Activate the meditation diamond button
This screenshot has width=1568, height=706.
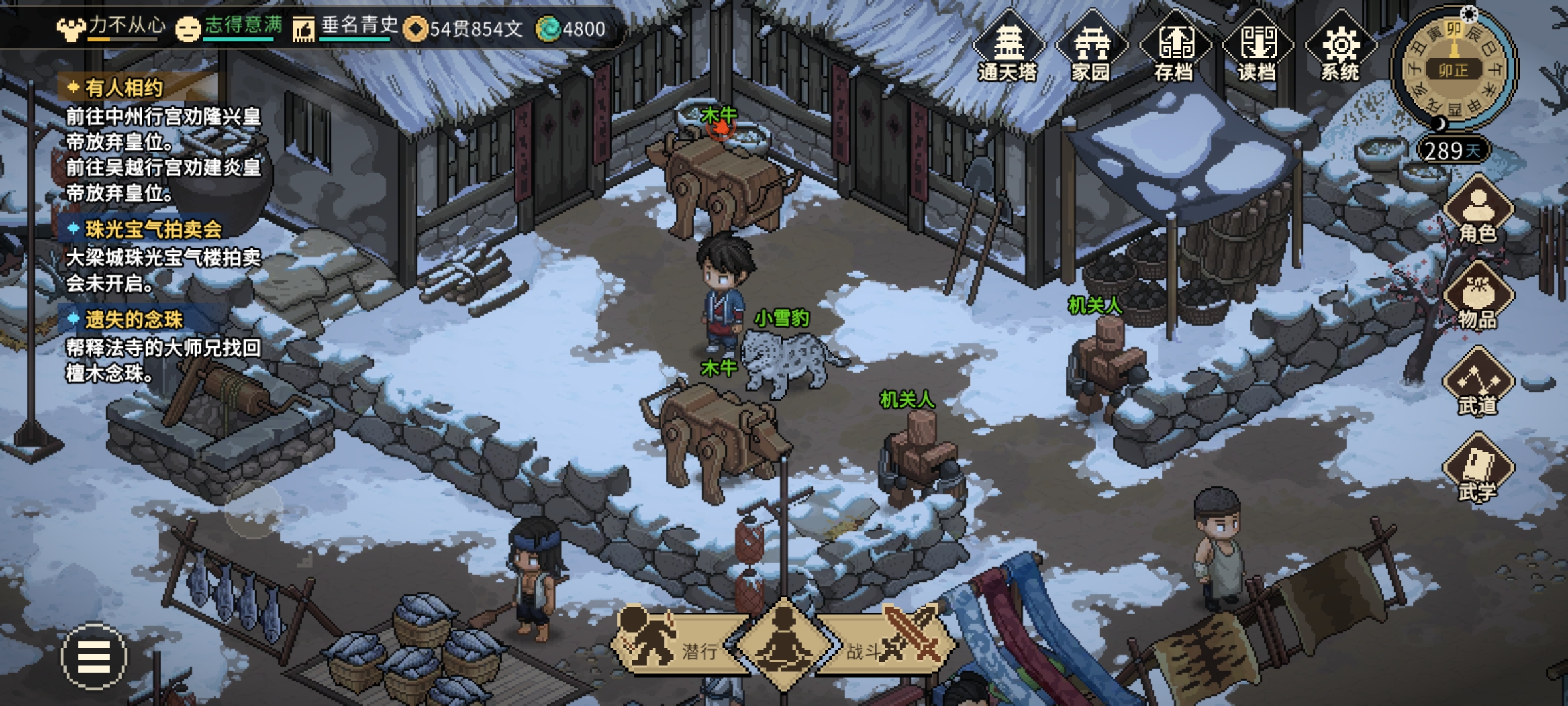coord(784,644)
